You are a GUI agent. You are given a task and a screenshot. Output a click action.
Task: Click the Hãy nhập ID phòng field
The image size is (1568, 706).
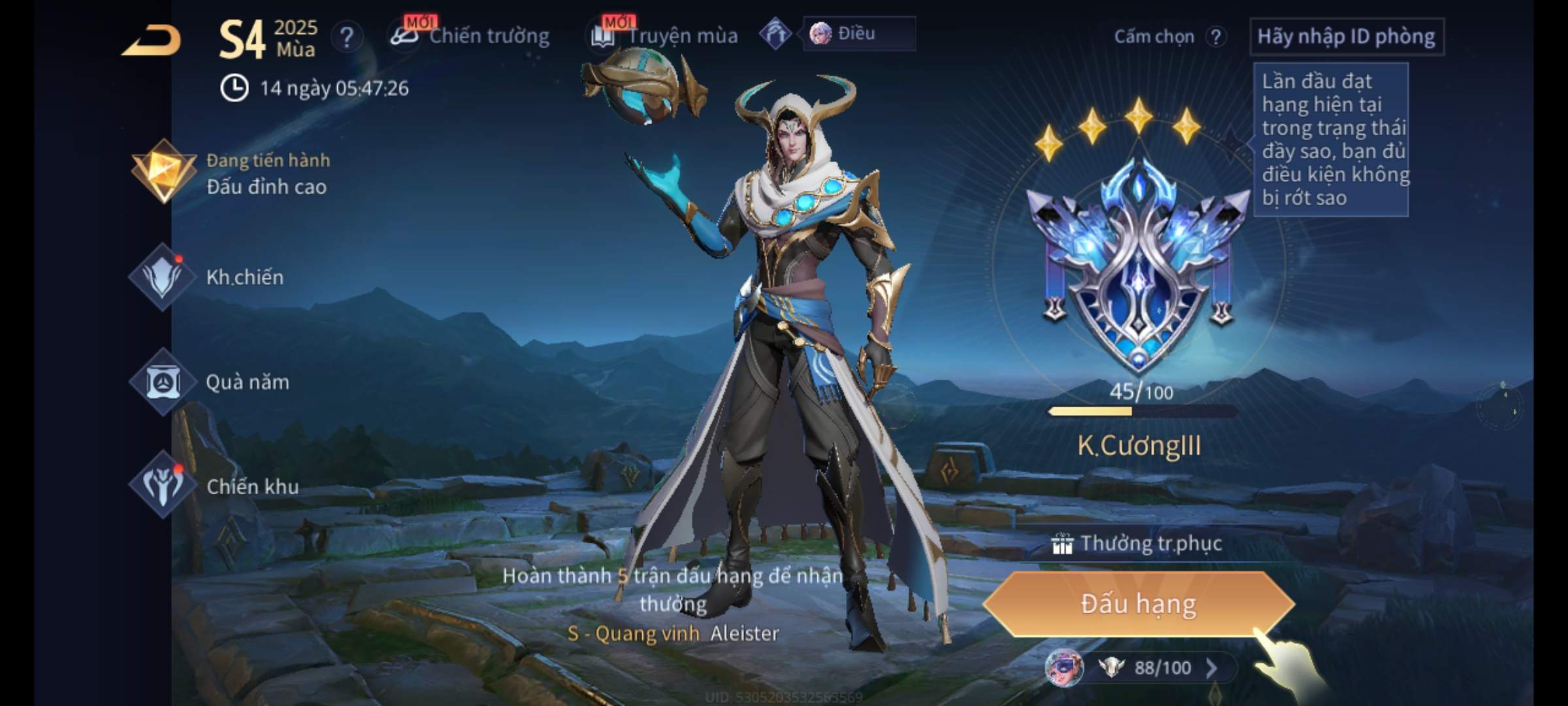coord(1346,37)
